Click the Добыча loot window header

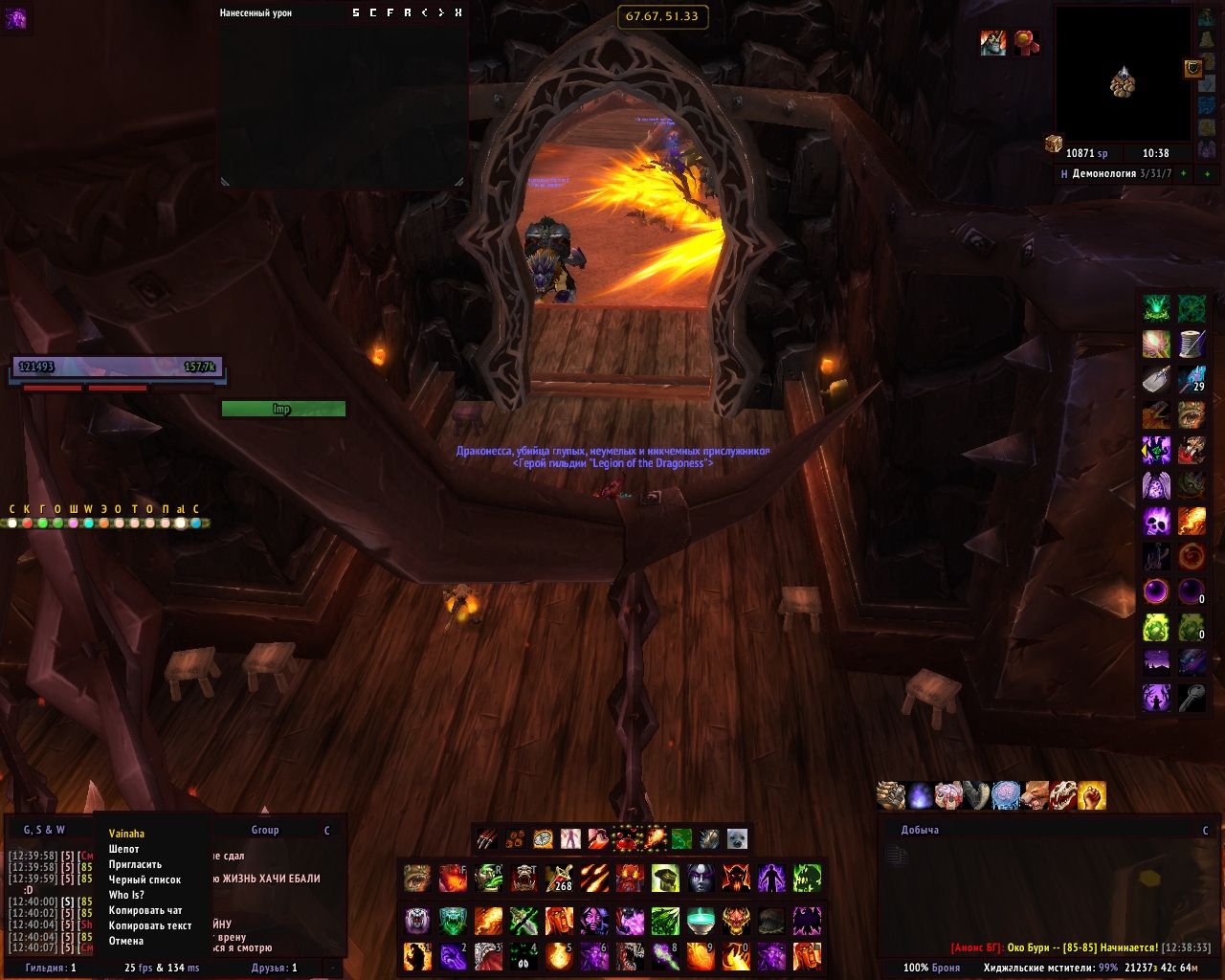[x=920, y=830]
